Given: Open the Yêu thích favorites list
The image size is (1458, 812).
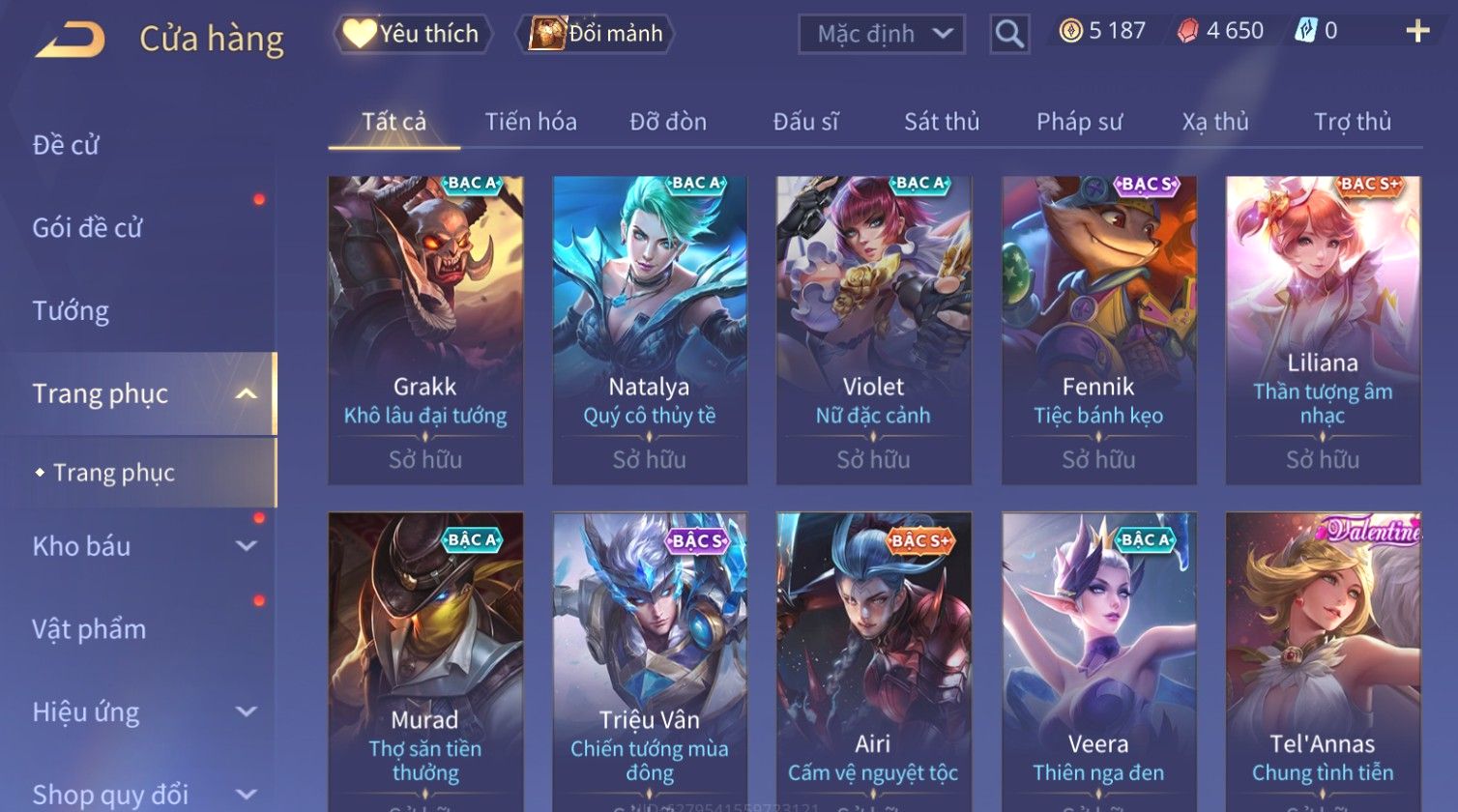Looking at the screenshot, I should pyautogui.click(x=413, y=34).
